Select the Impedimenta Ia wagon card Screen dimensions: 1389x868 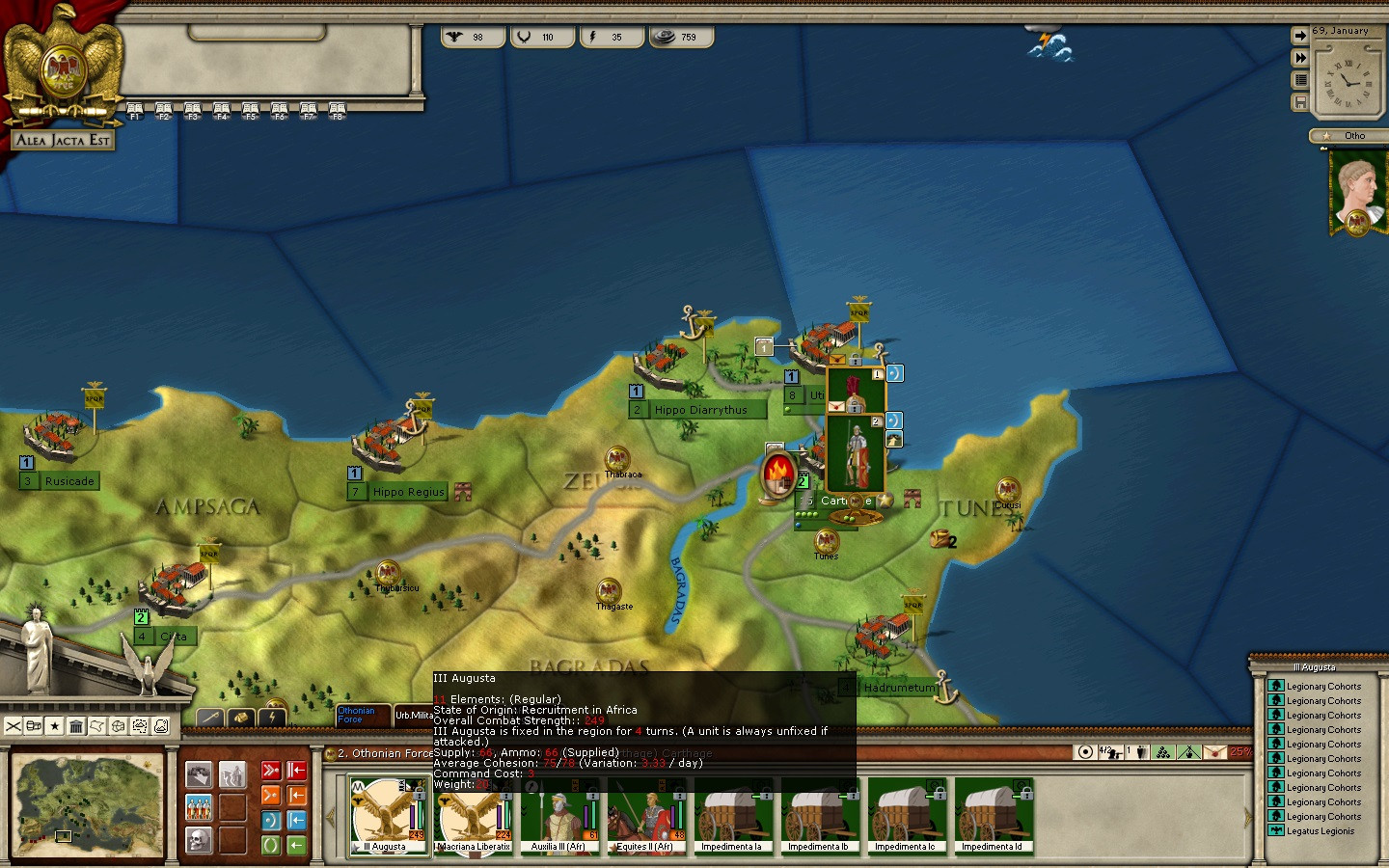pyautogui.click(x=731, y=816)
